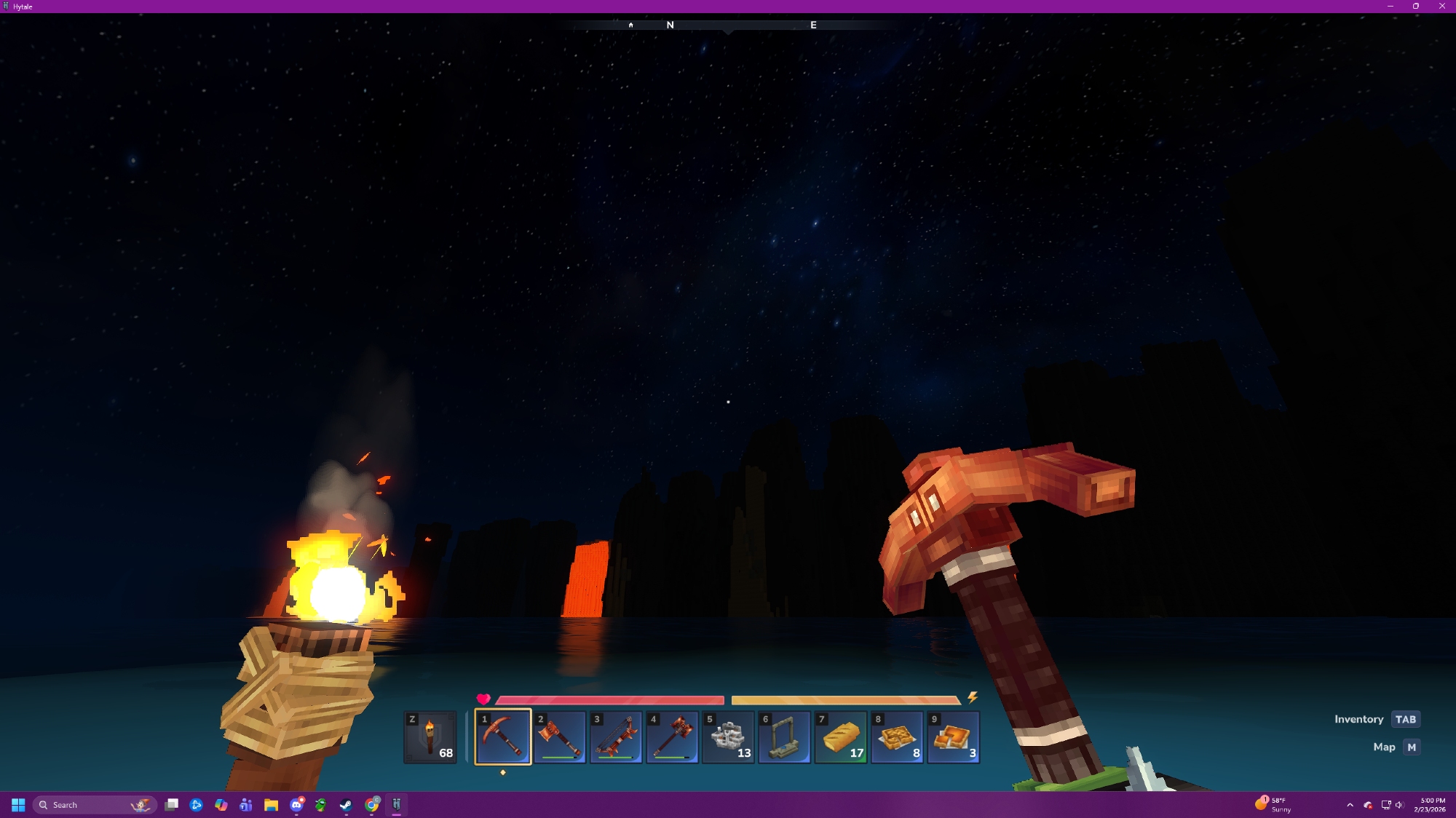Select the copper axe hotbar slot
The height and width of the screenshot is (818, 1456).
559,736
